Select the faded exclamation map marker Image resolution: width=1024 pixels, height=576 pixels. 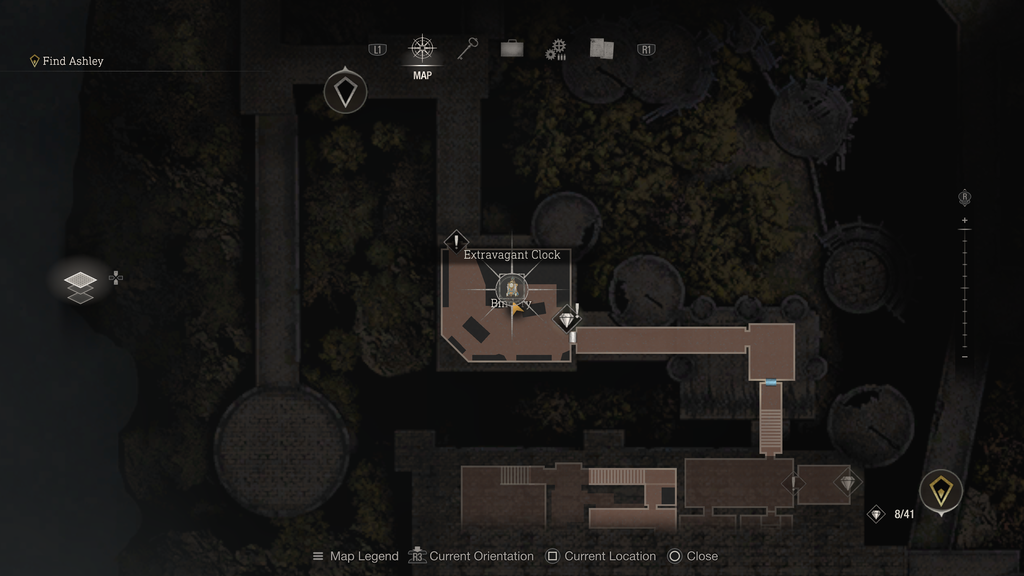tap(794, 484)
